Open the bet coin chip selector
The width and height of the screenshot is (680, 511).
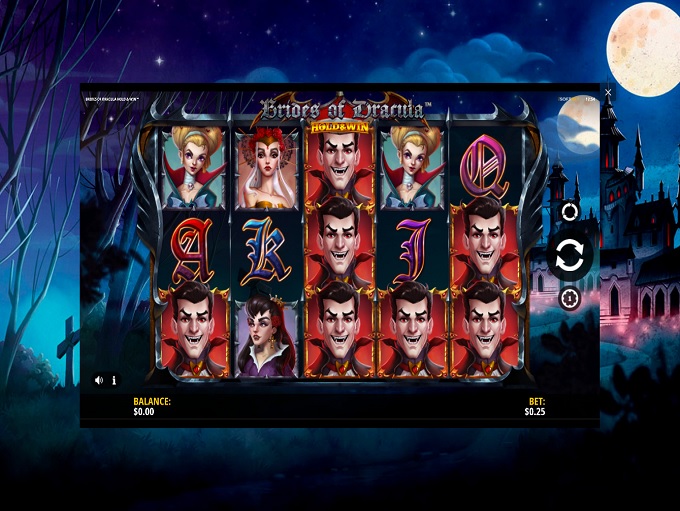[x=570, y=298]
